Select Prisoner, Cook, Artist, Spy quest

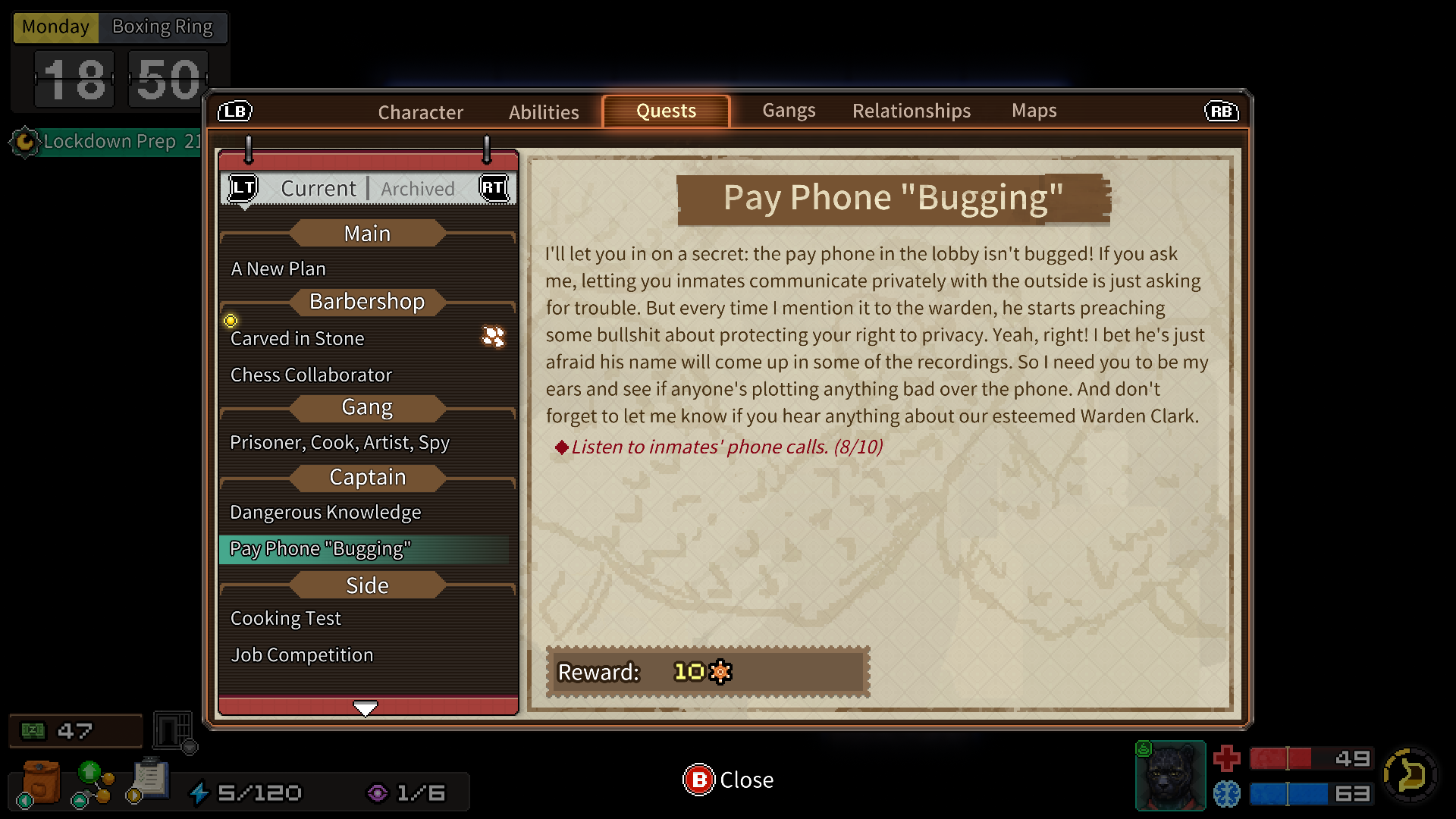(340, 443)
